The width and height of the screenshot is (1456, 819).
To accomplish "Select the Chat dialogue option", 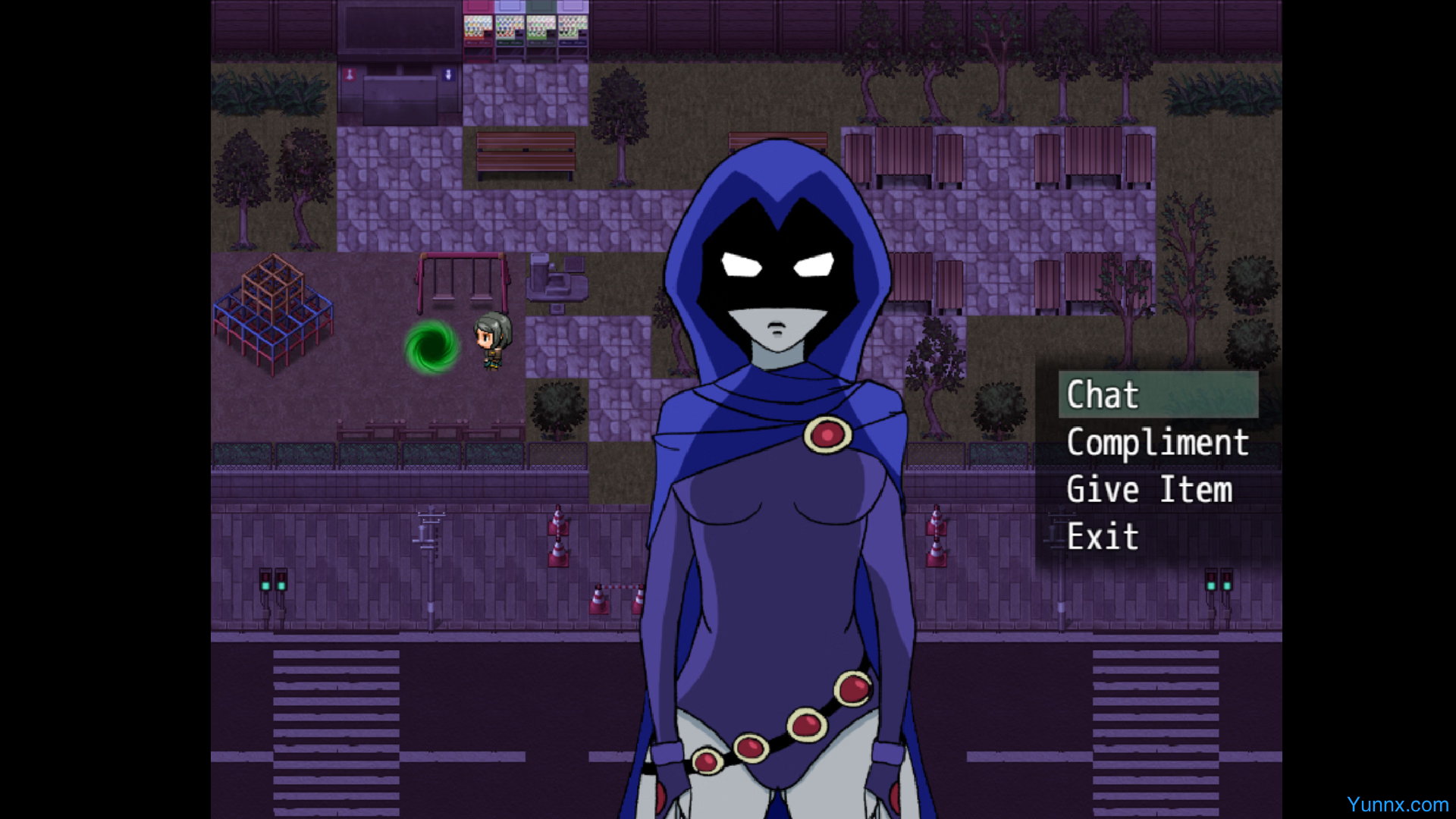I will tap(1103, 395).
